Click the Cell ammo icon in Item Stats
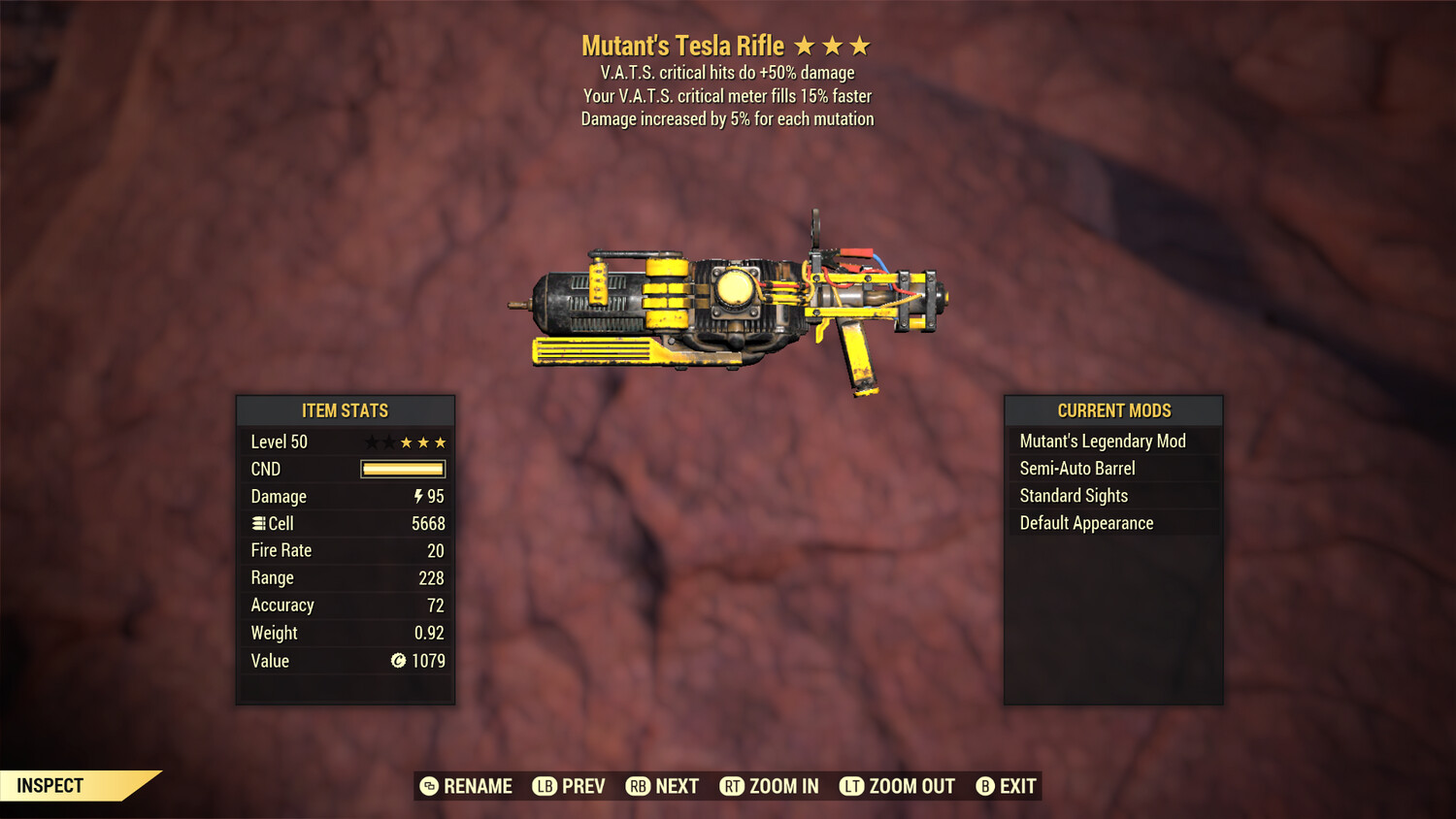This screenshot has height=819, width=1456. [x=258, y=523]
